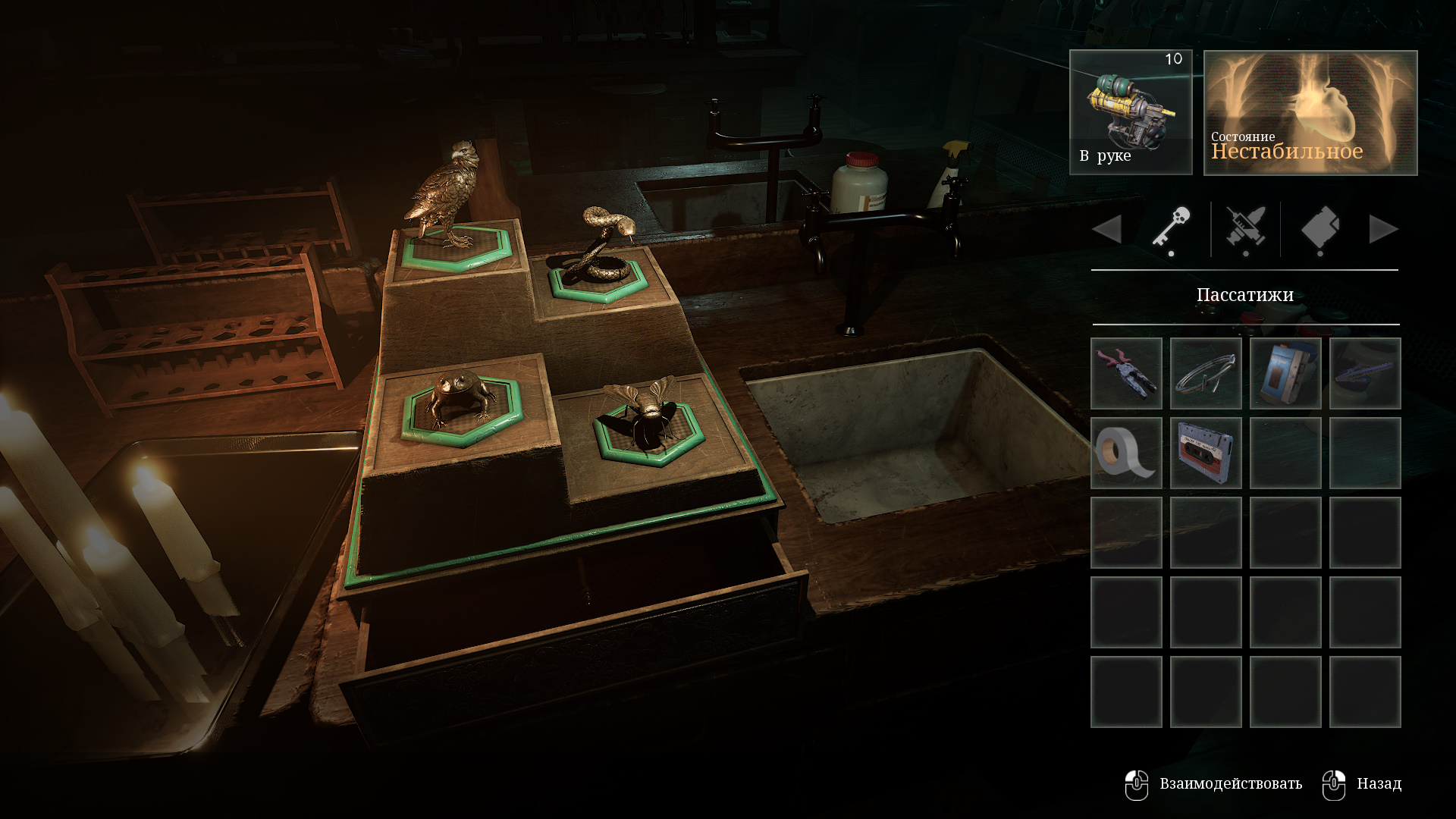Viewport: 1456px width, 819px height.
Task: Switch to the skull key items tab
Action: 1172,228
